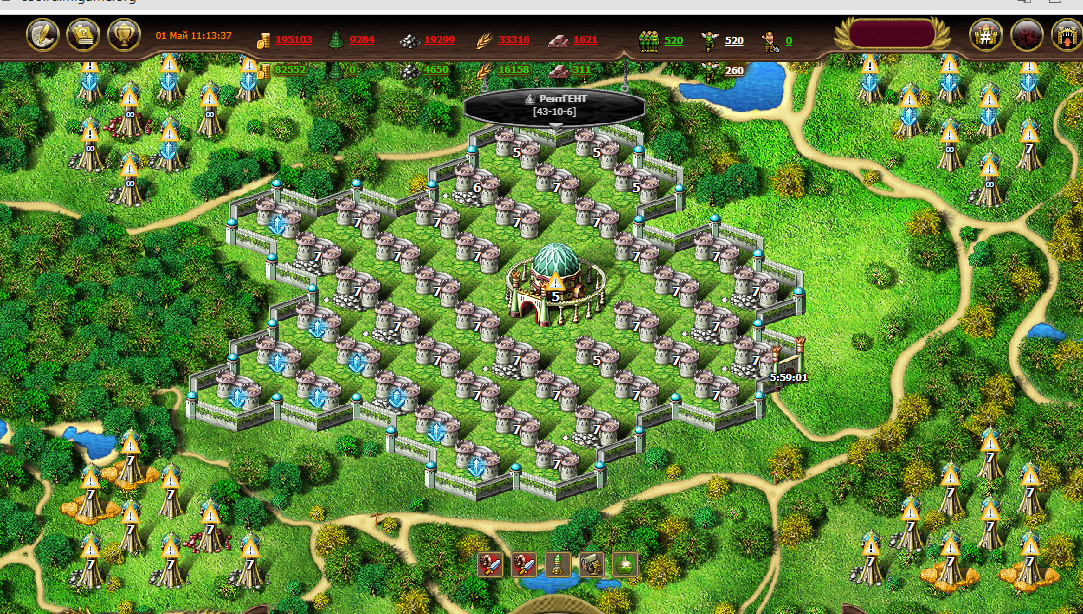Open the iron resource 1621 link
1083x614 pixels.
pos(585,40)
